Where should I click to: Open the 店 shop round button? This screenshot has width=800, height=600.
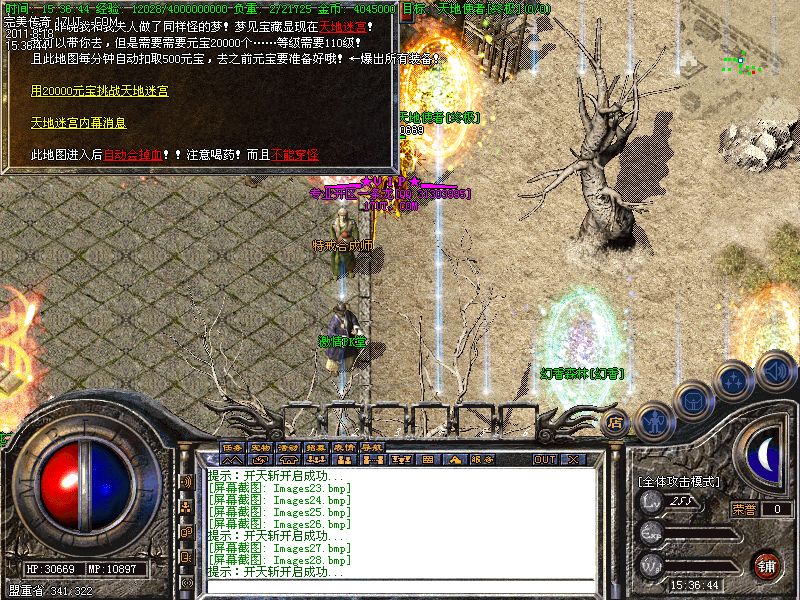click(616, 422)
